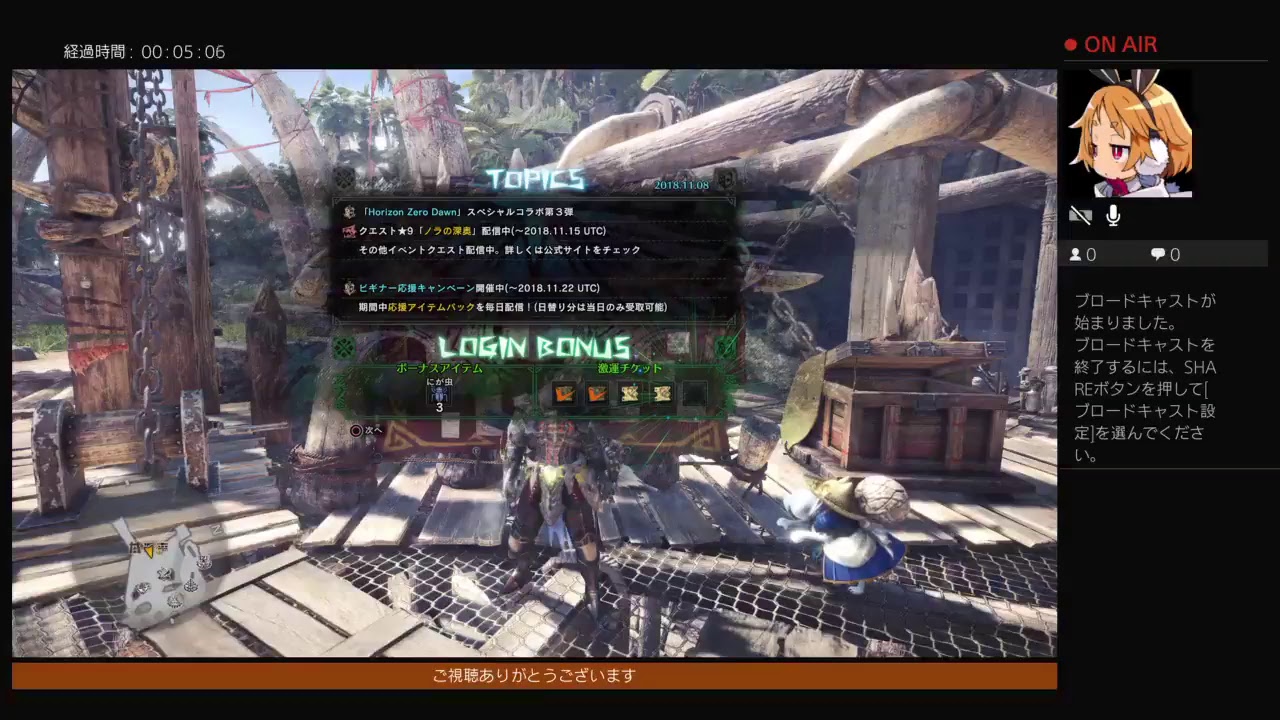
Task: Select the first orange 激運チケット ticket icon
Action: [564, 393]
